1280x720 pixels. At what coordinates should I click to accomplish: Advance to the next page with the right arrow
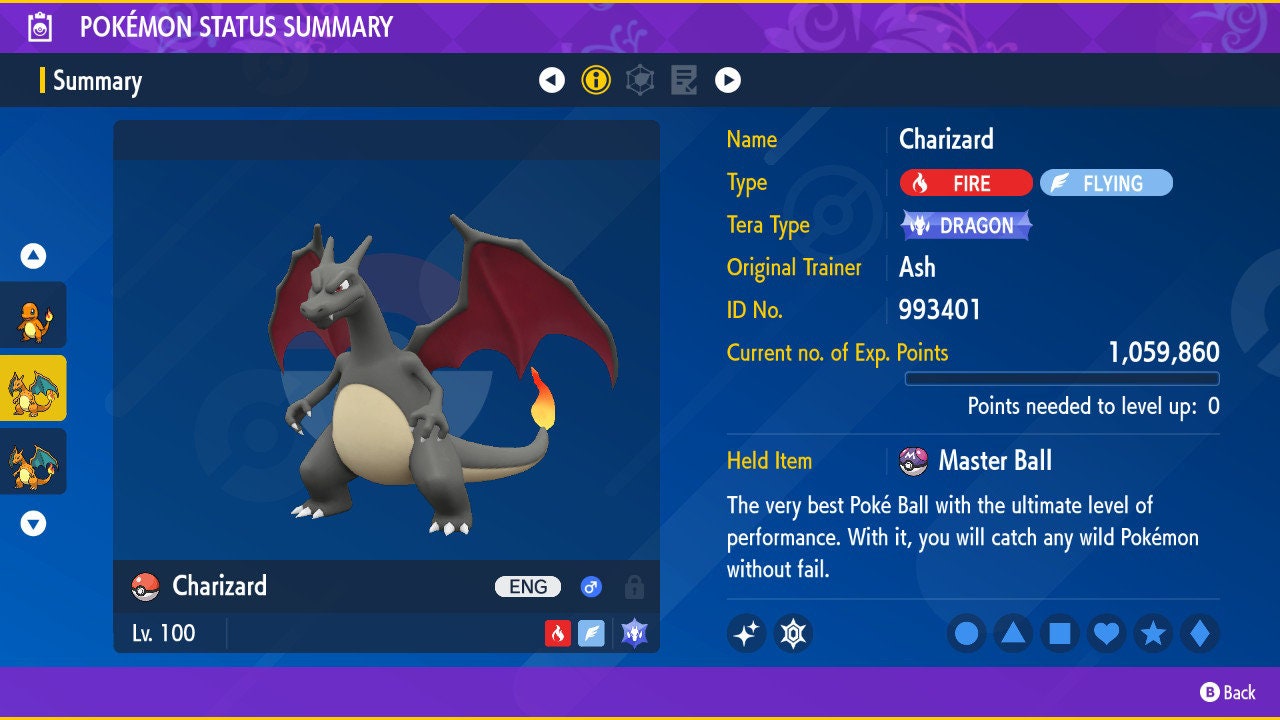point(728,80)
